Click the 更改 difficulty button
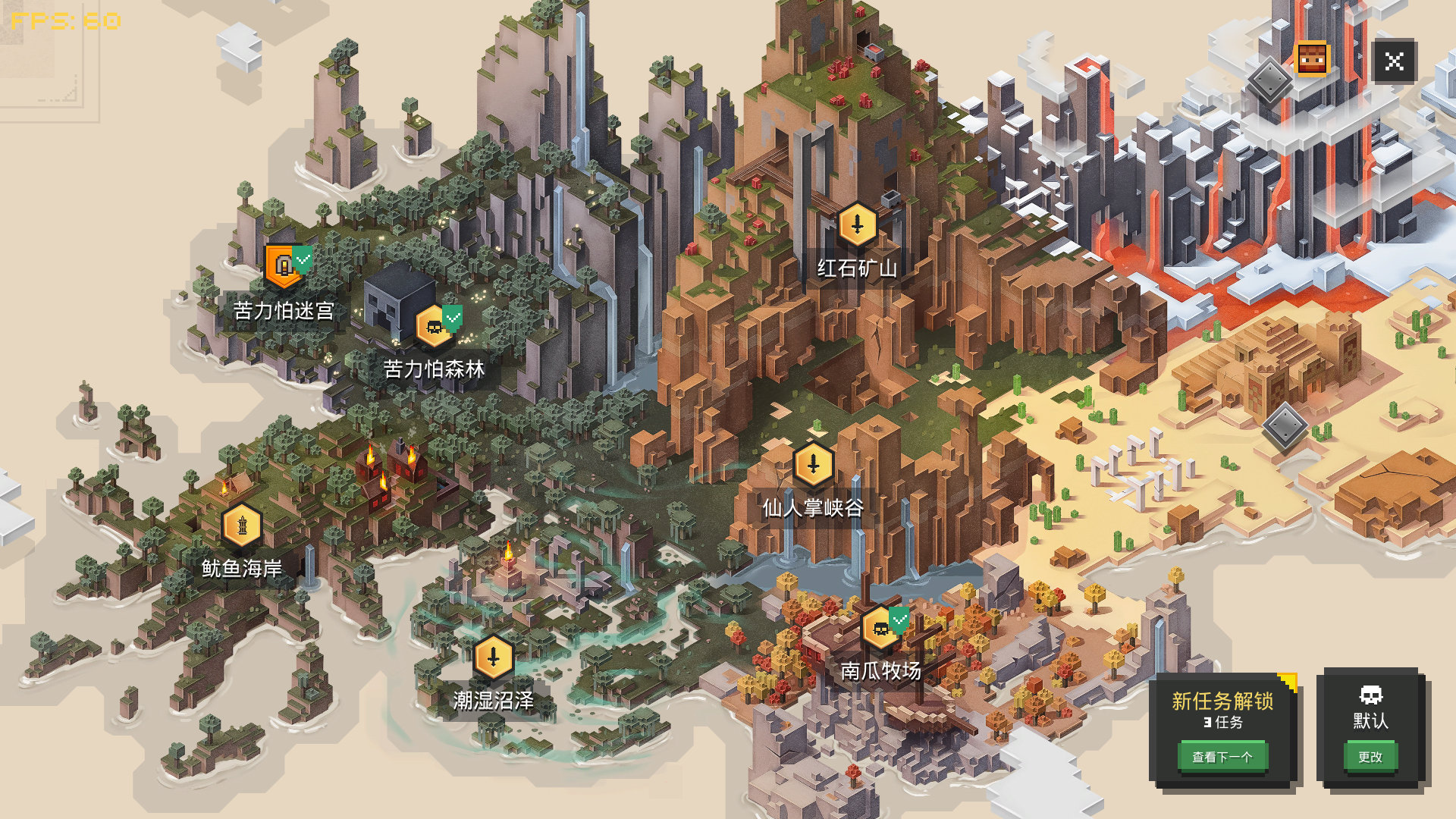The width and height of the screenshot is (1456, 819). [1370, 756]
